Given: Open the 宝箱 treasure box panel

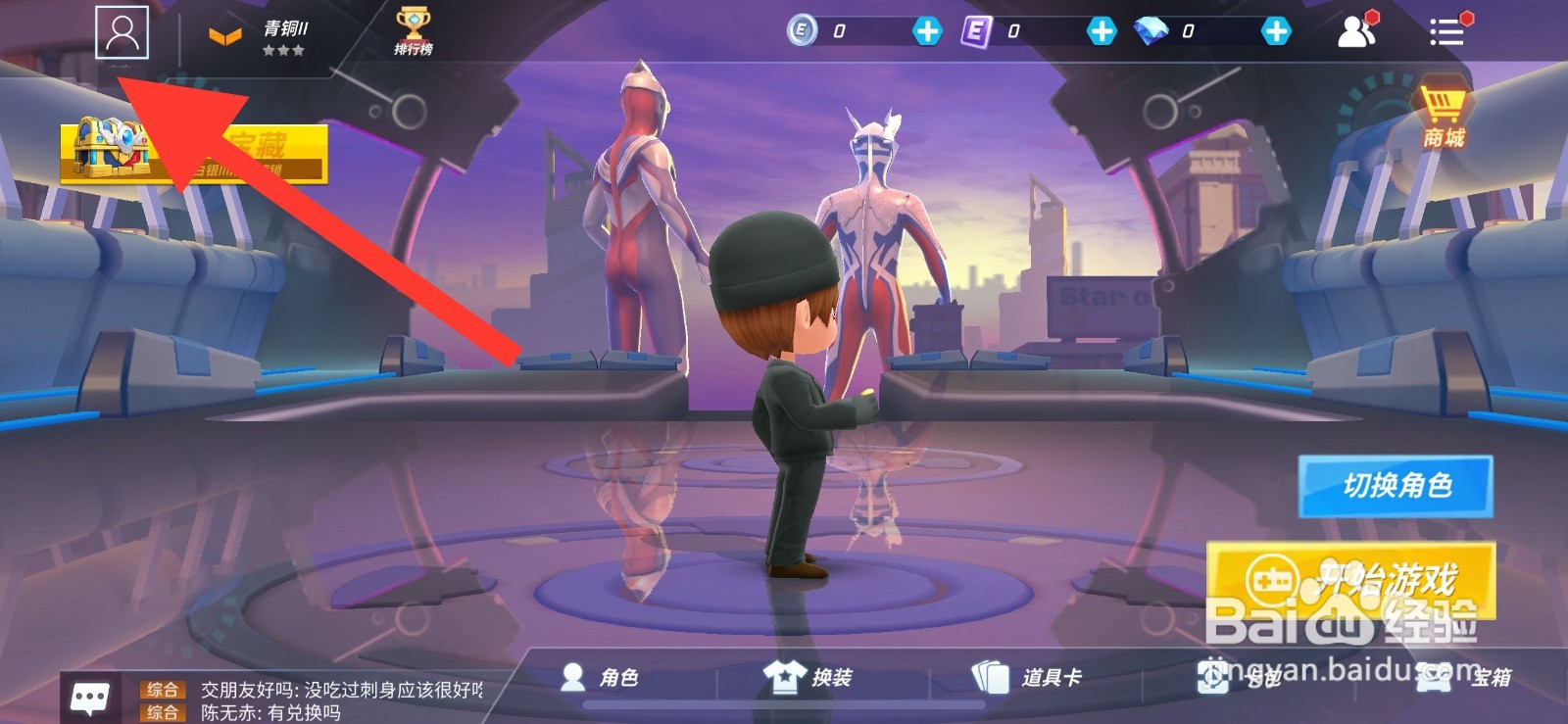Looking at the screenshot, I should [x=1460, y=676].
